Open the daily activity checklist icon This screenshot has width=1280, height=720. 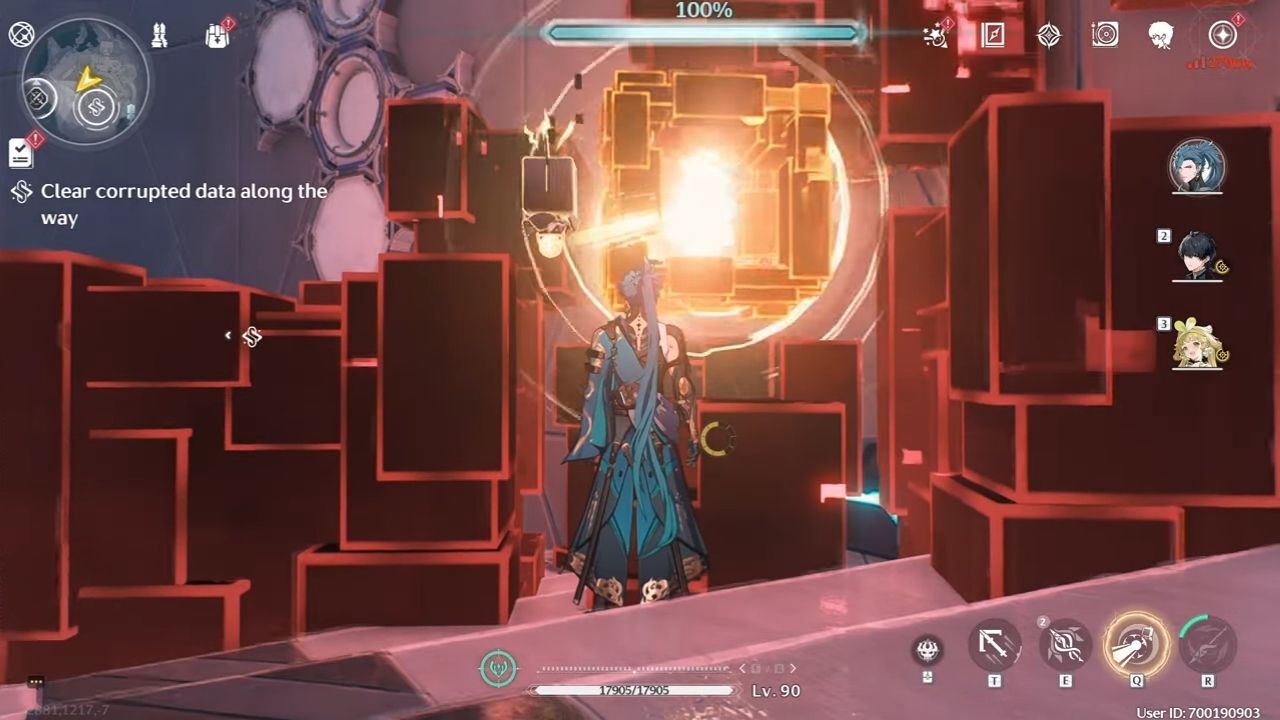coord(20,152)
